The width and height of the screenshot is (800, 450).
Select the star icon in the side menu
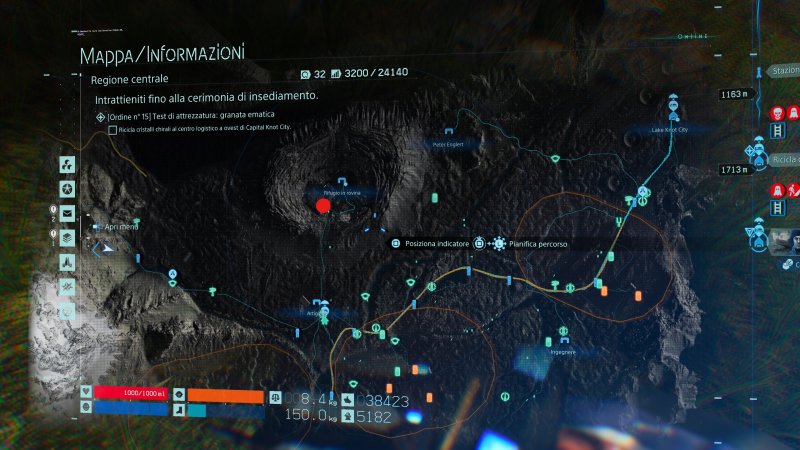pos(66,189)
